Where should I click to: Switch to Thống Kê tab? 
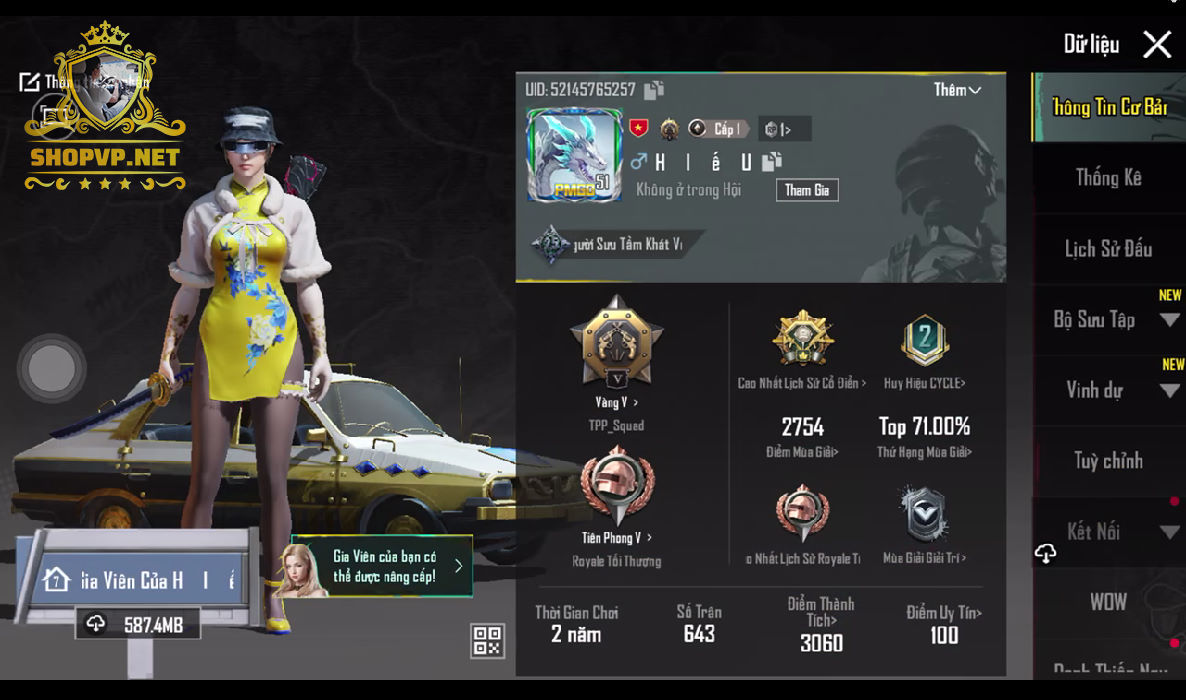pos(1108,178)
